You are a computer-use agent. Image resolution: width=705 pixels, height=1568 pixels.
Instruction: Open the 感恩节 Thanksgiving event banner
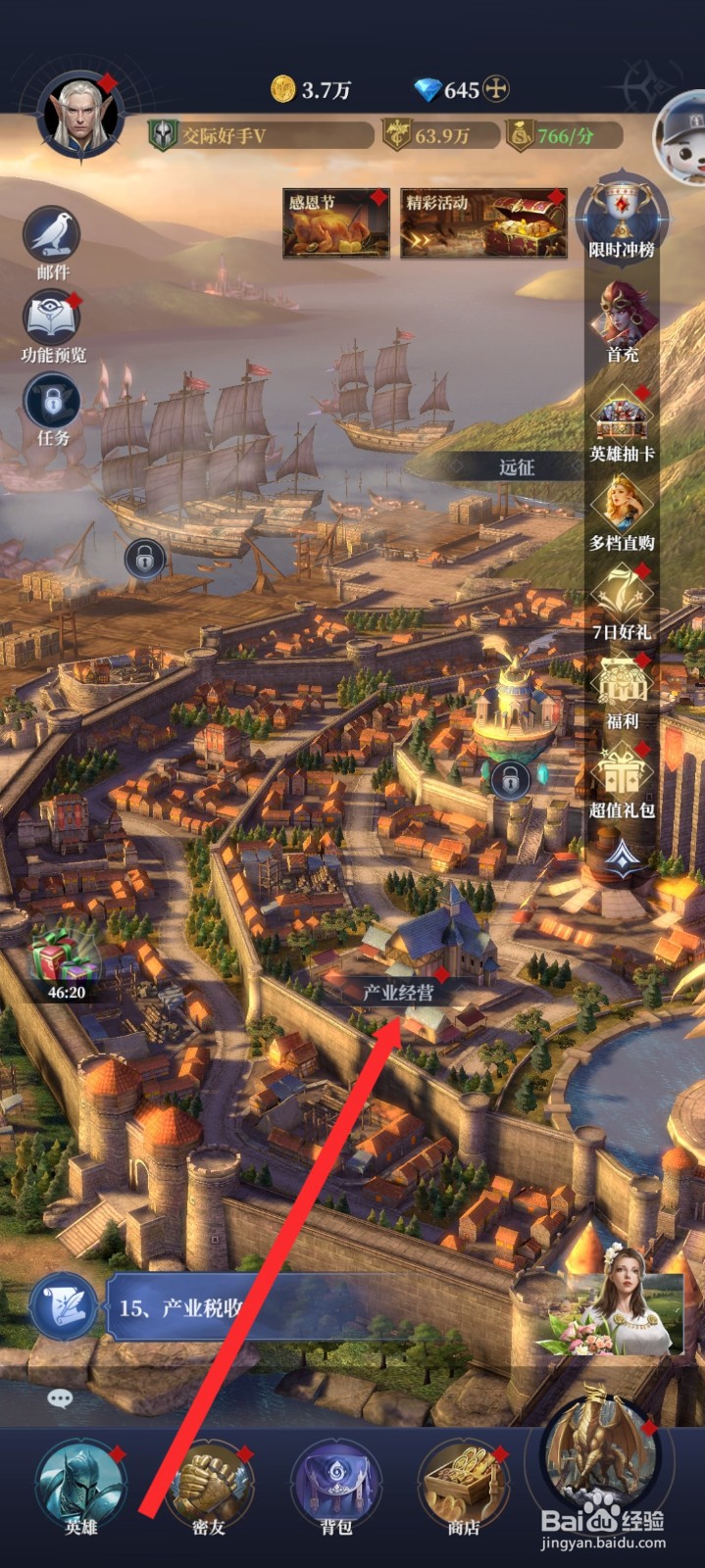[335, 223]
